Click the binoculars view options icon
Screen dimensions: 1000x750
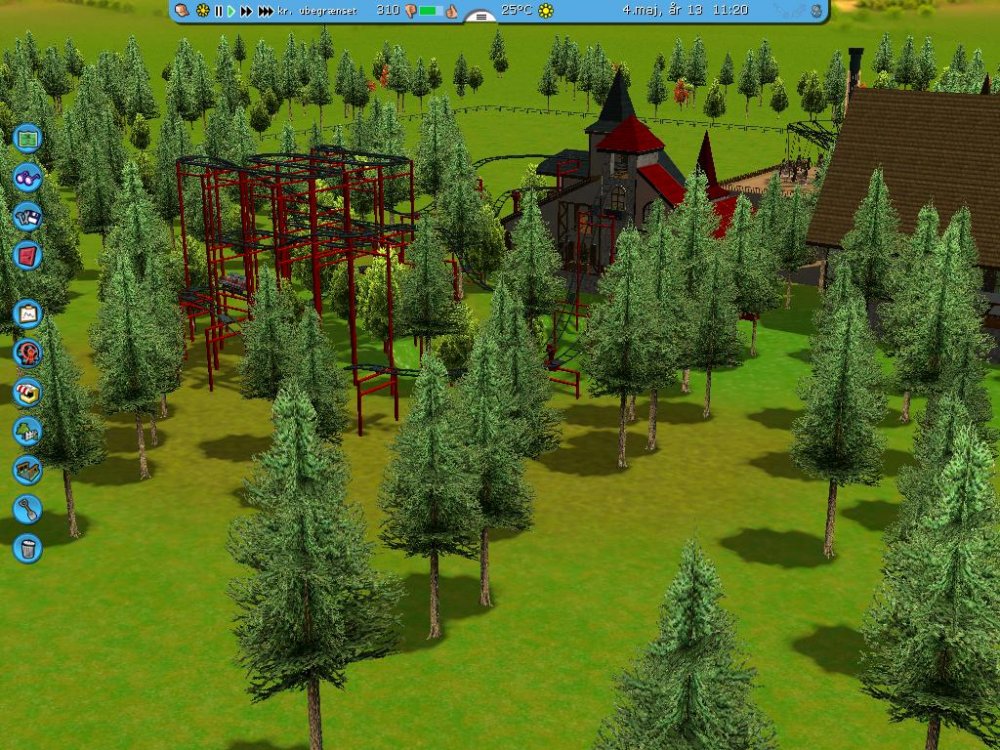28,177
